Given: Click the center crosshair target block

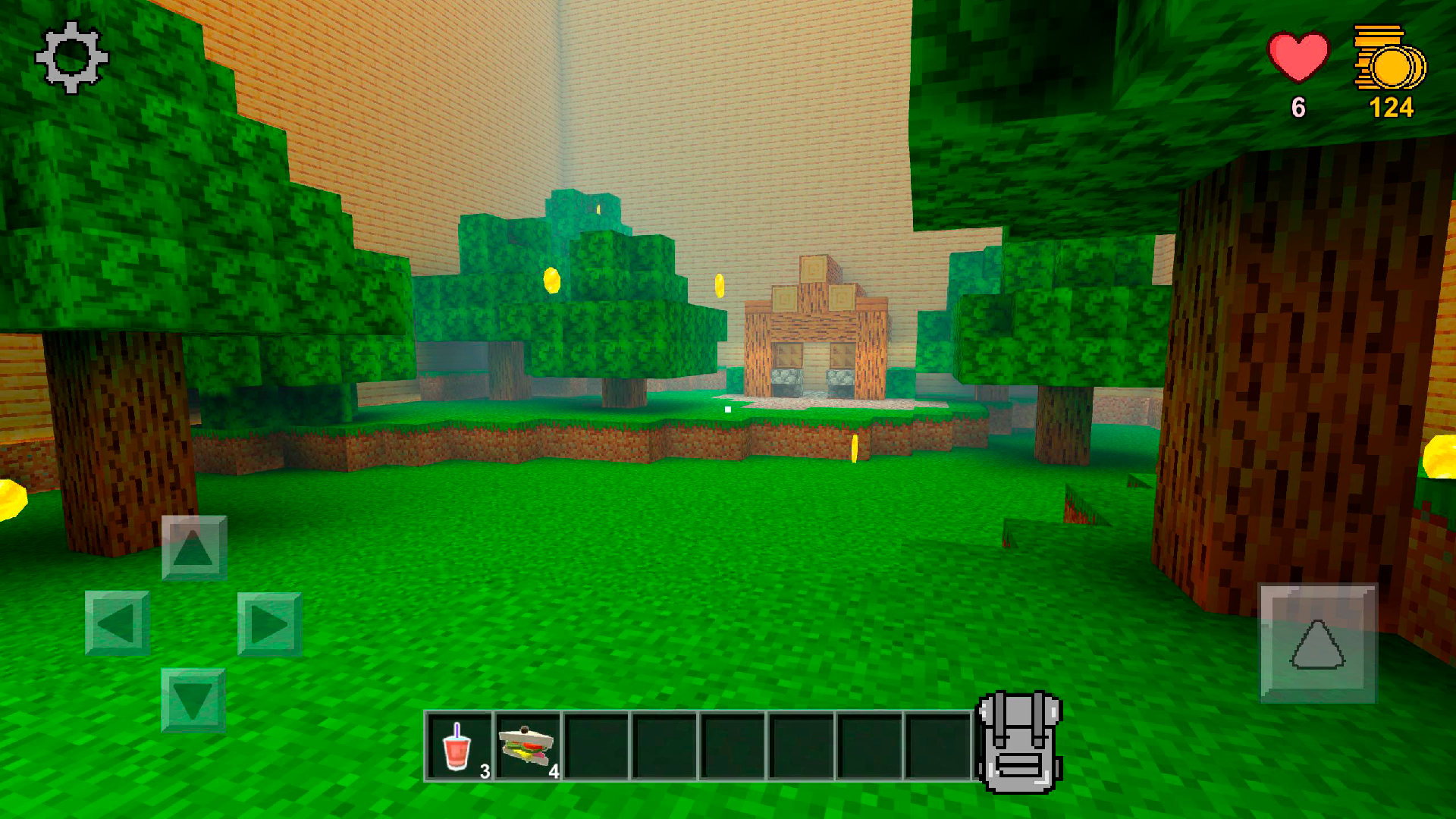Looking at the screenshot, I should point(726,409).
